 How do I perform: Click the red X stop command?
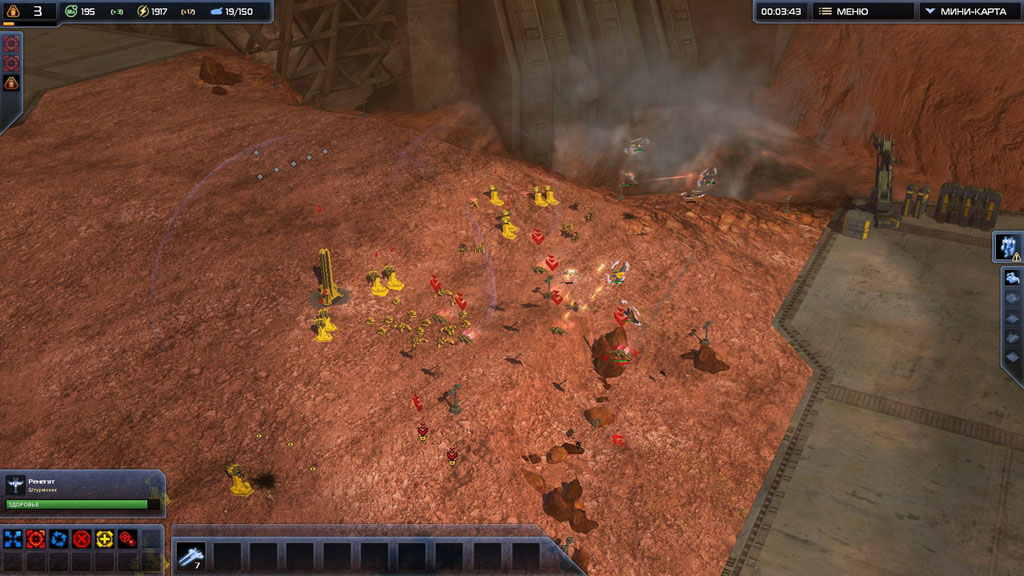pos(82,539)
